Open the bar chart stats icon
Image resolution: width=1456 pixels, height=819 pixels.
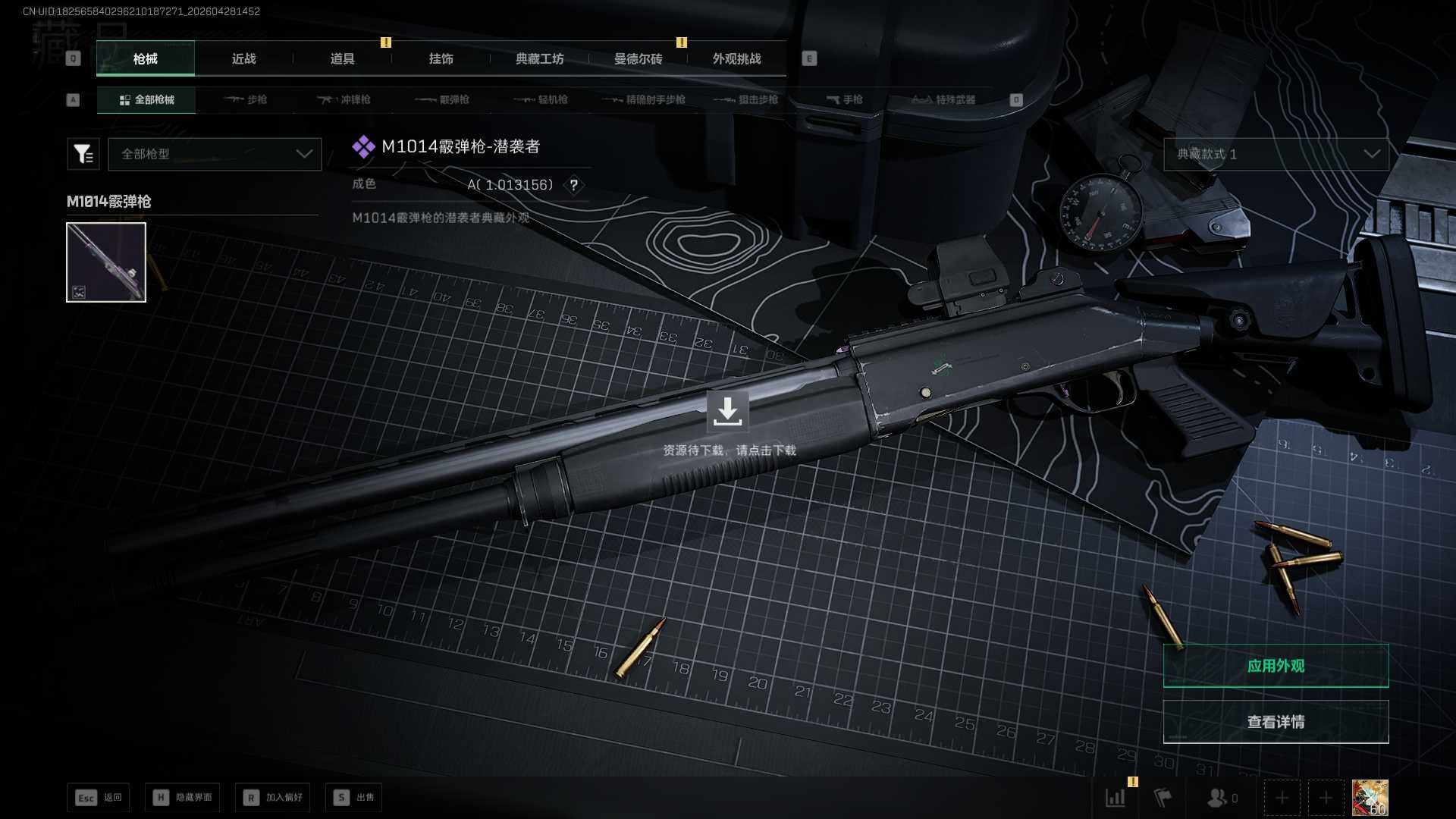click(x=1116, y=798)
